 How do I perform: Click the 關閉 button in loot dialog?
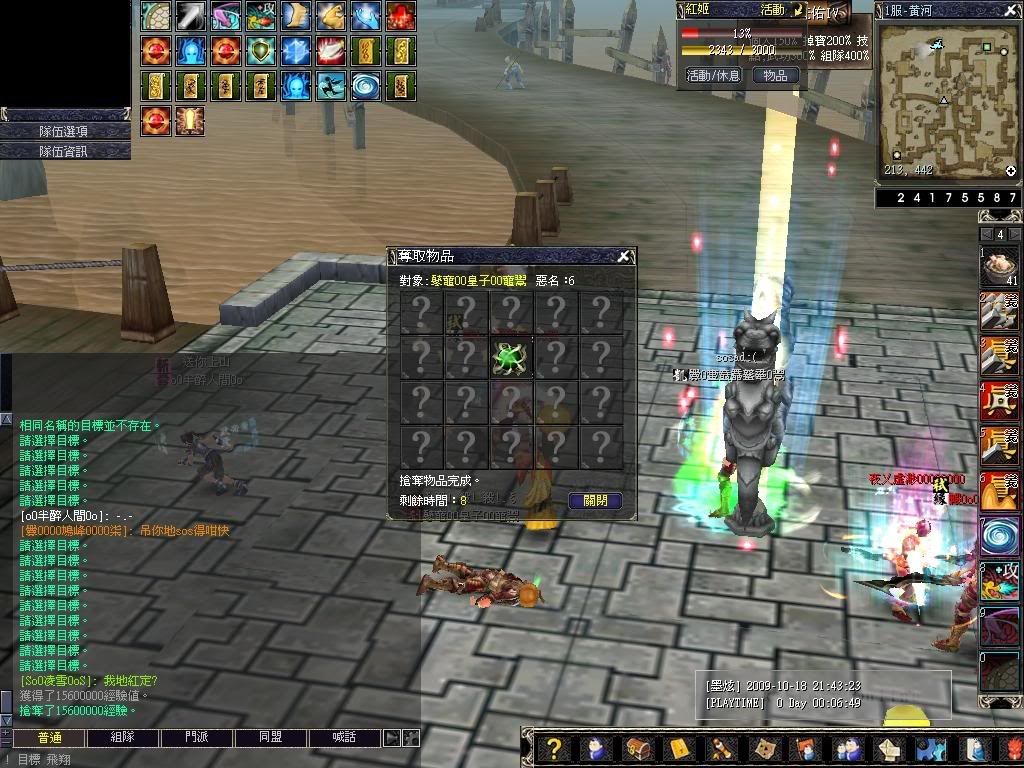click(595, 501)
